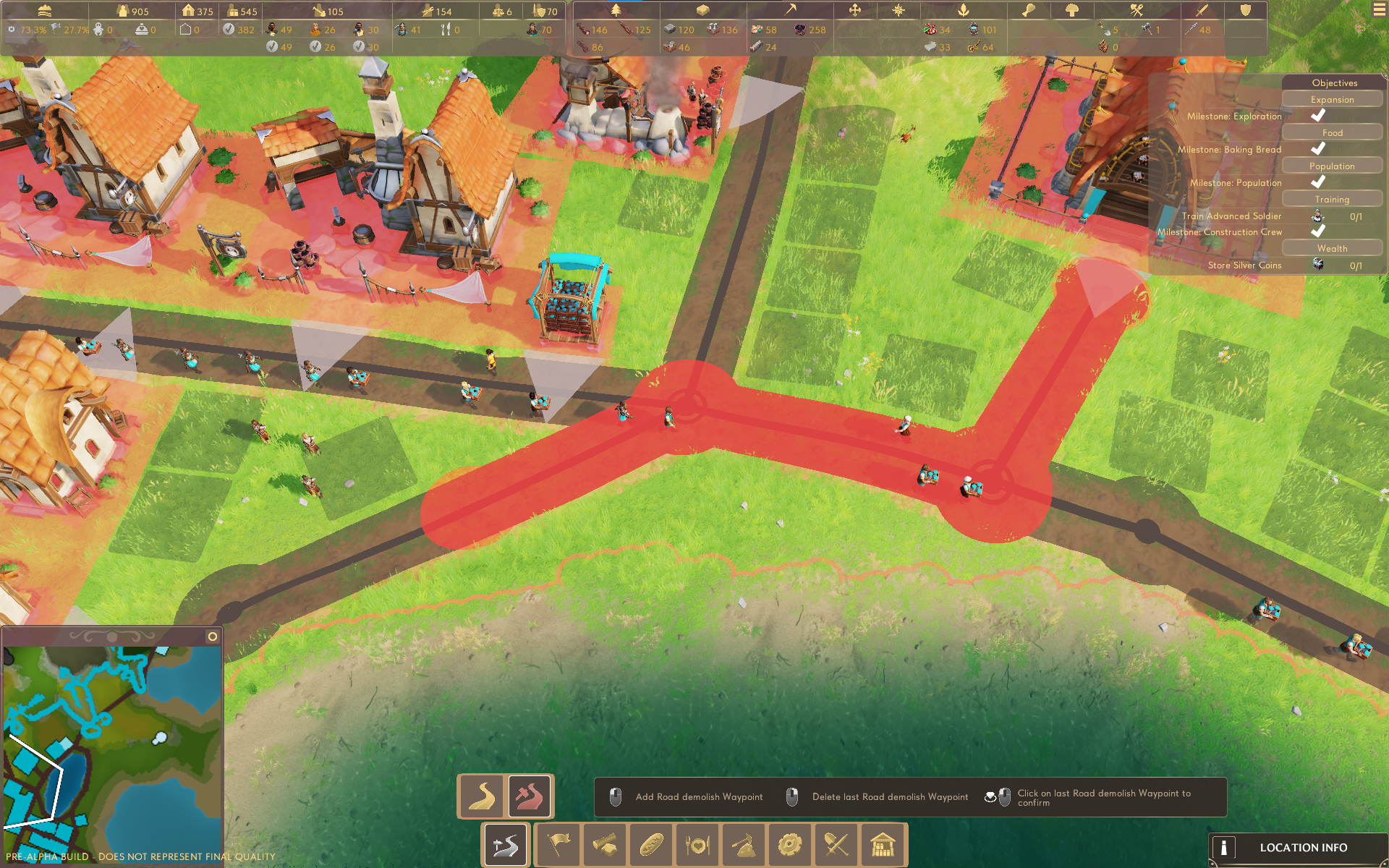The width and height of the screenshot is (1389, 868).
Task: Open the hamburger main menu
Action: (1379, 10)
